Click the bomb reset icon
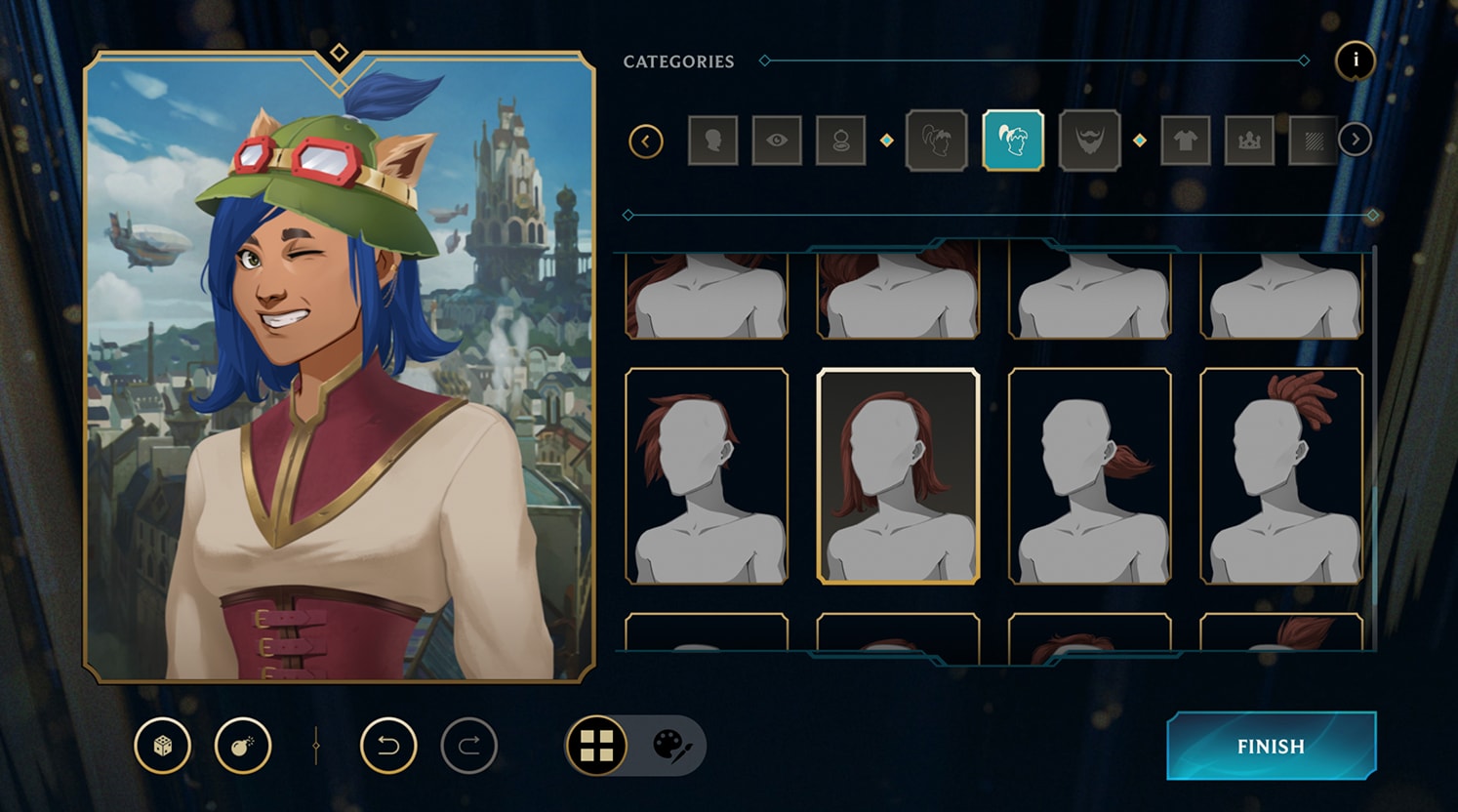Viewport: 1458px width, 812px height. 243,745
